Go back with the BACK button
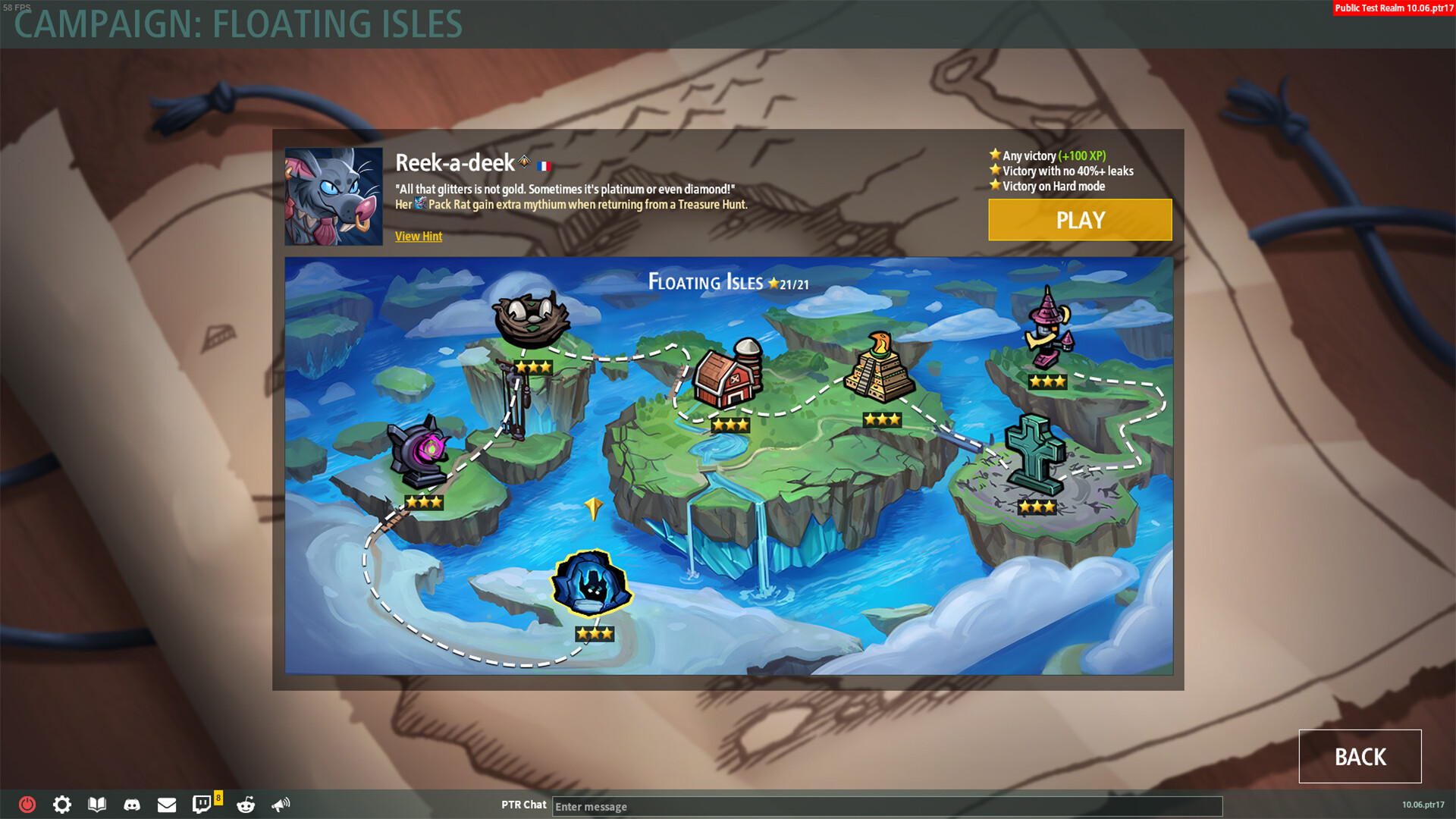1456x819 pixels. 1360,756
